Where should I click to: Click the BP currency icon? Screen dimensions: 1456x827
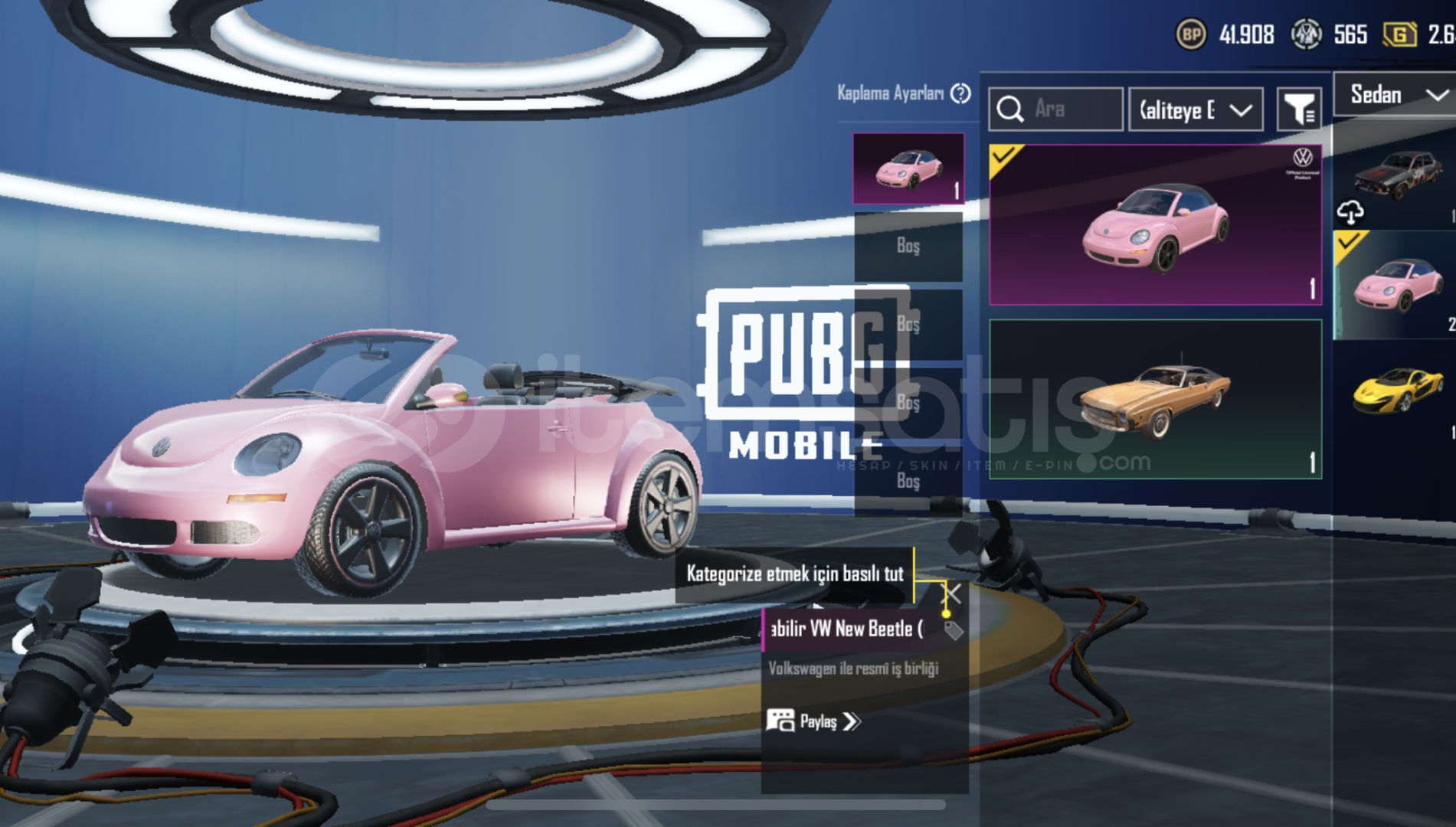1190,34
